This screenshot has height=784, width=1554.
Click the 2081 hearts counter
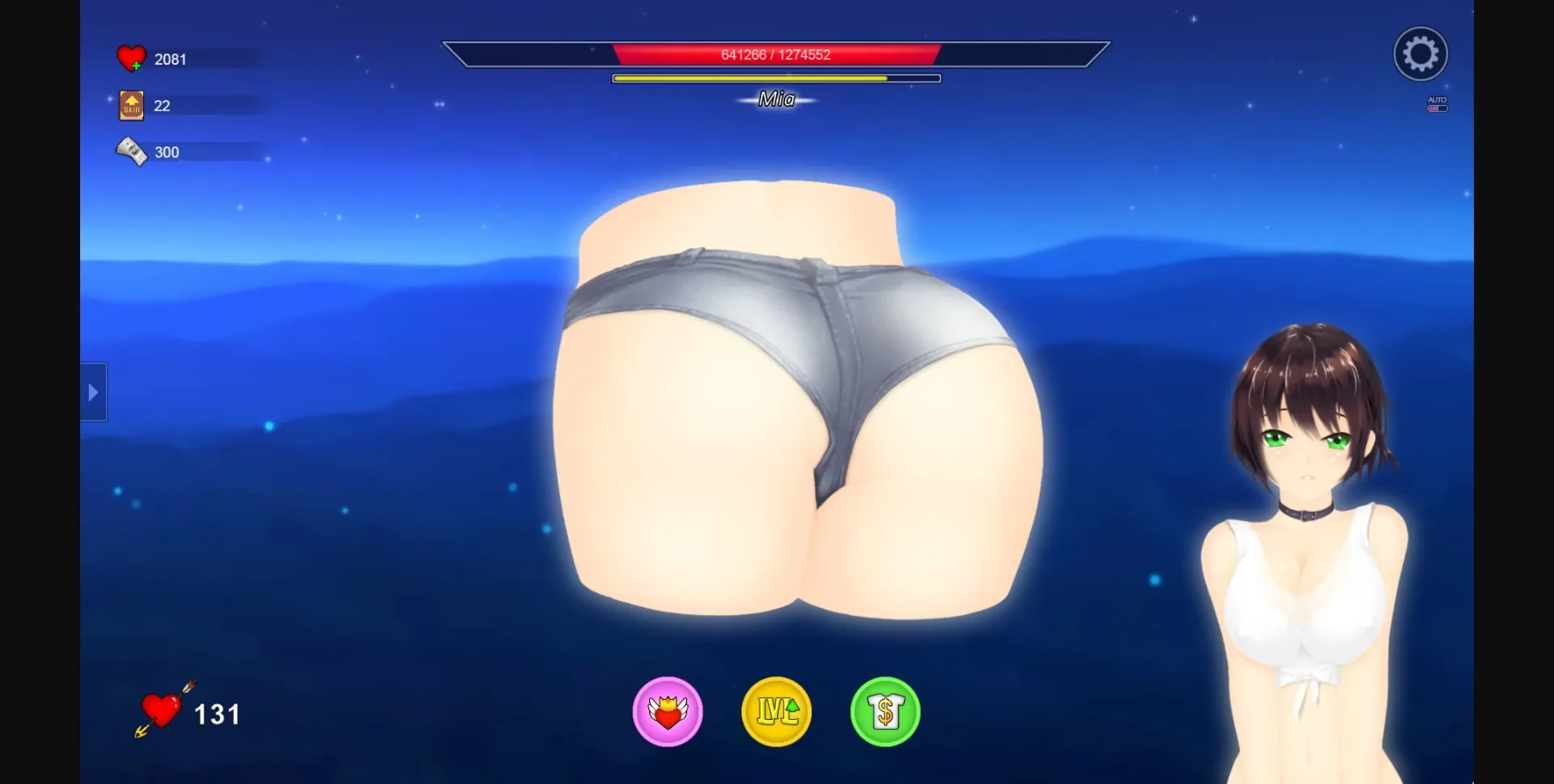tap(171, 58)
